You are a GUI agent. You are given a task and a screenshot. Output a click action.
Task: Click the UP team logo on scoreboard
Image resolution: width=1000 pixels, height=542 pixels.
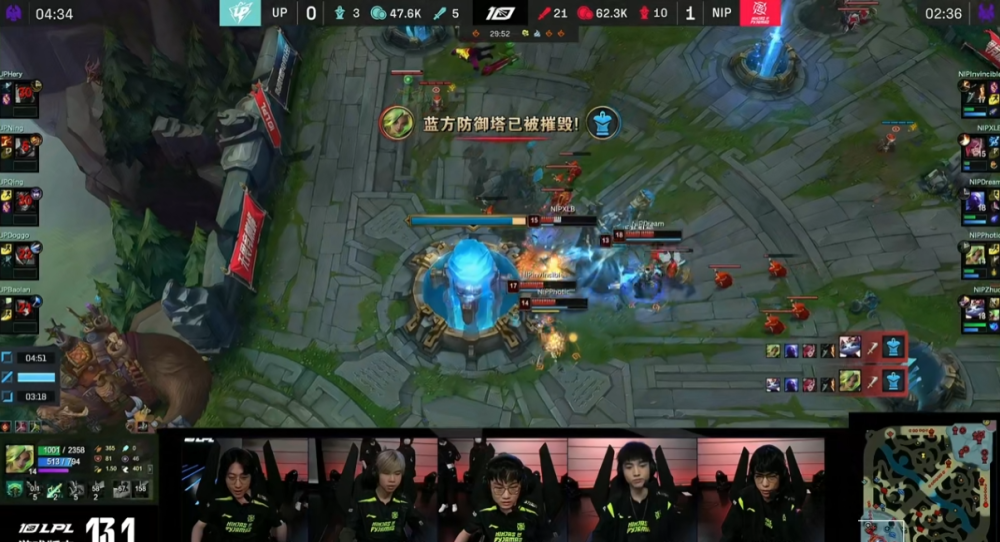(240, 13)
